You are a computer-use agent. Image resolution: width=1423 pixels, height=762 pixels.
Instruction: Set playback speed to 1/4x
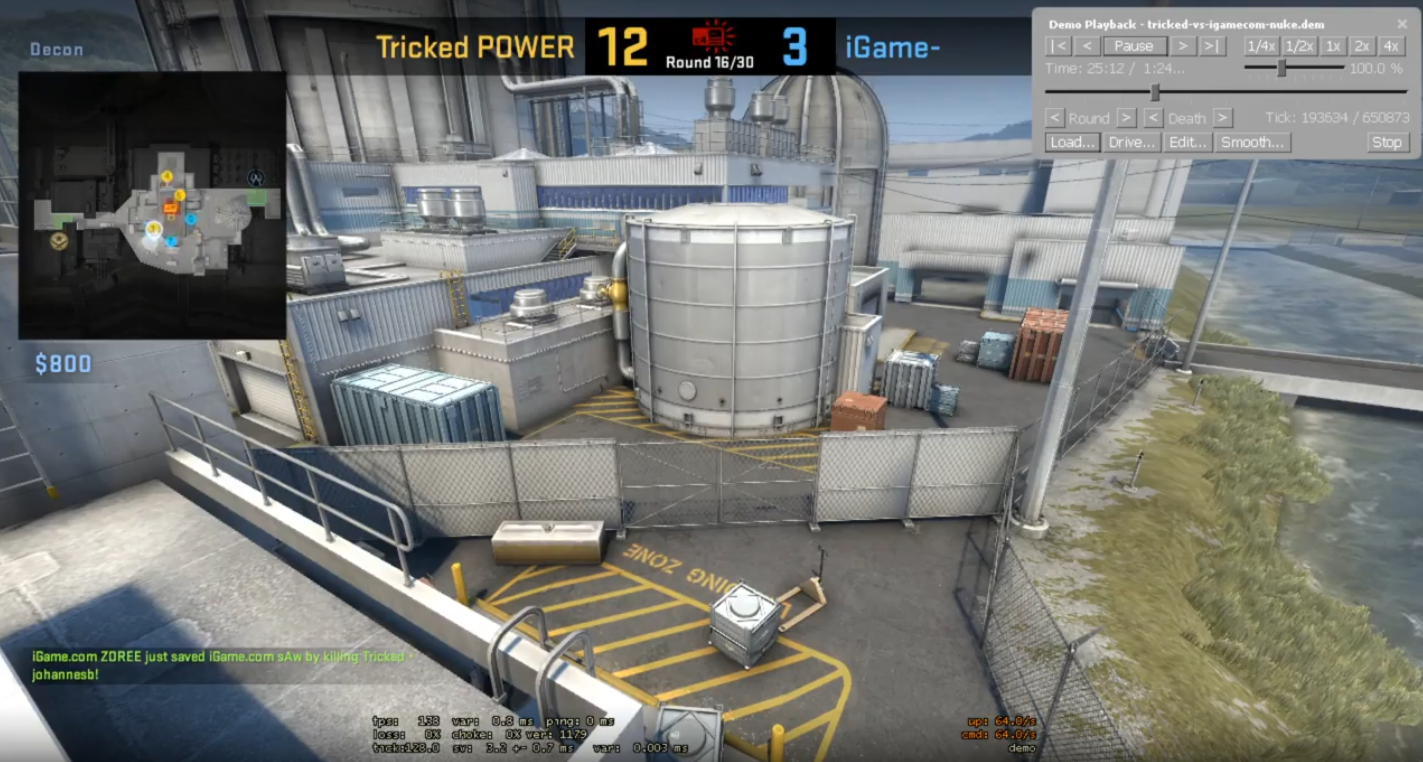click(x=1261, y=46)
